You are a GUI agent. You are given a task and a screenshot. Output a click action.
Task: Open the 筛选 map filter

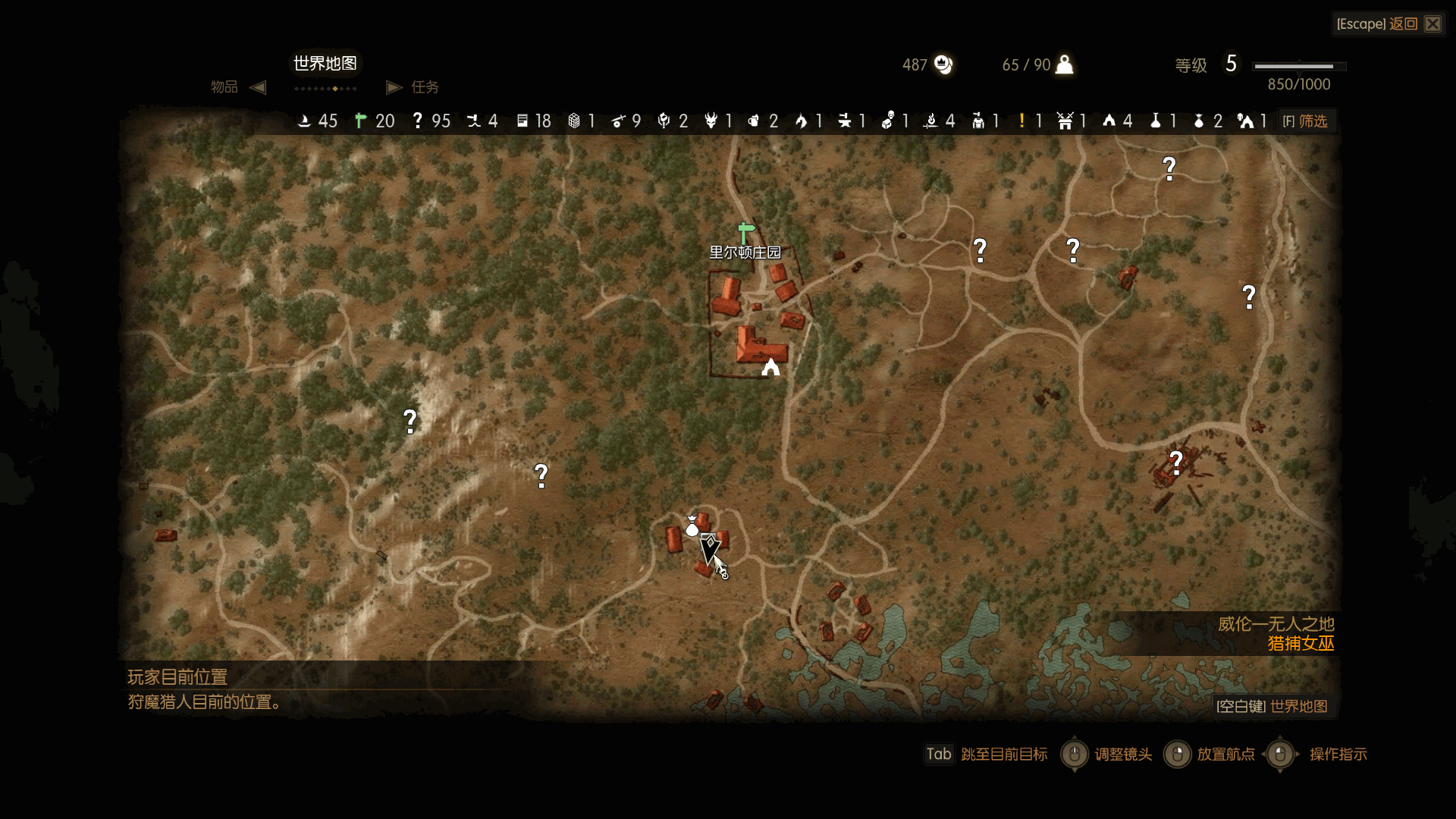[x=1306, y=121]
